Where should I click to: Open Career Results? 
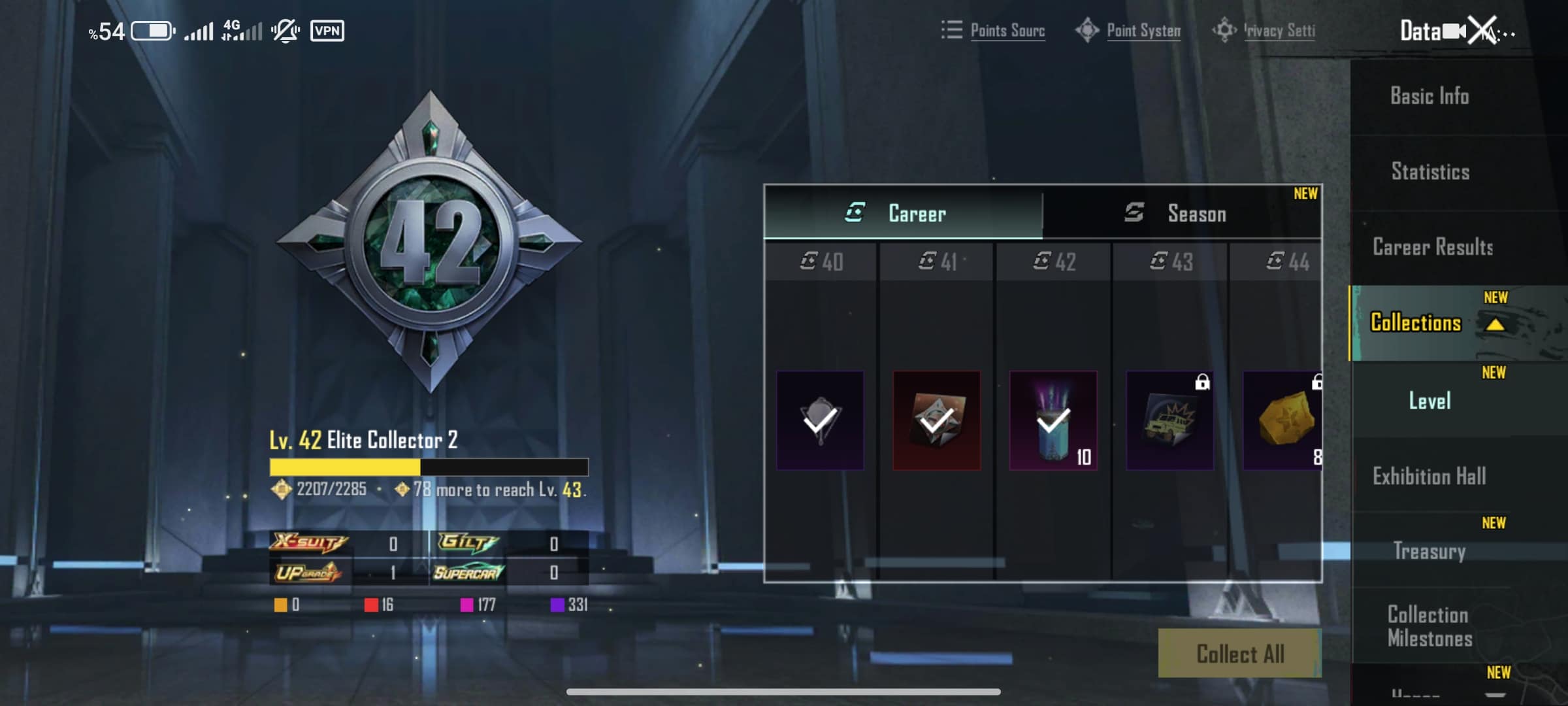coord(1433,247)
